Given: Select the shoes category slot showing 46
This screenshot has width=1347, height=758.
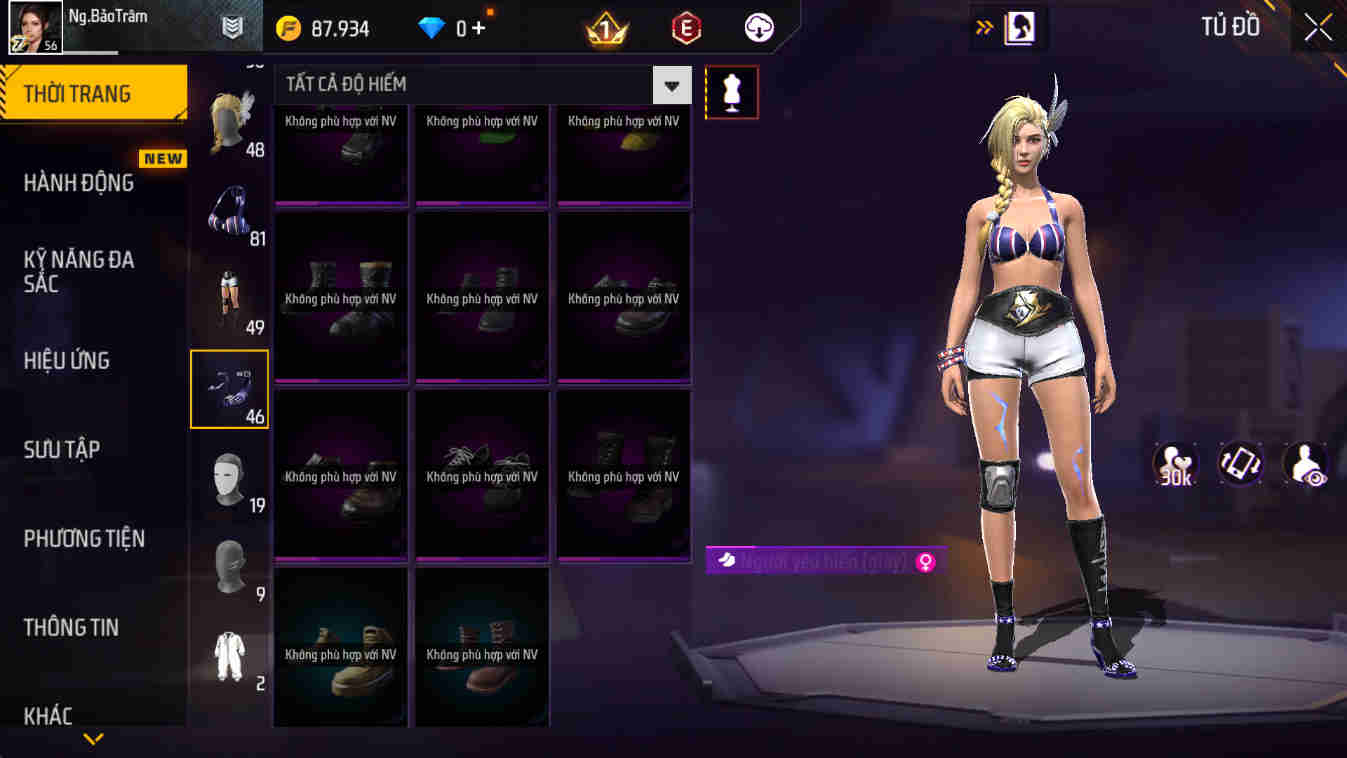Looking at the screenshot, I should [x=229, y=389].
